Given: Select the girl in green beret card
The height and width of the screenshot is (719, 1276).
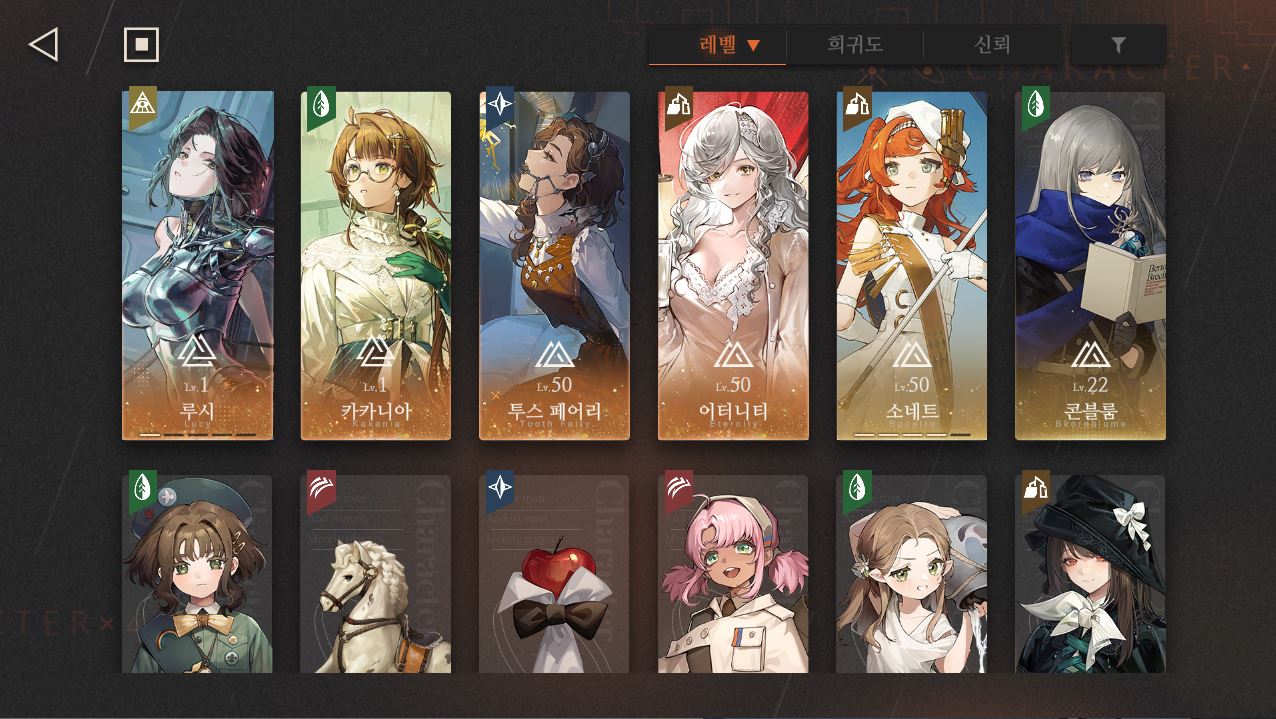Looking at the screenshot, I should [198, 574].
